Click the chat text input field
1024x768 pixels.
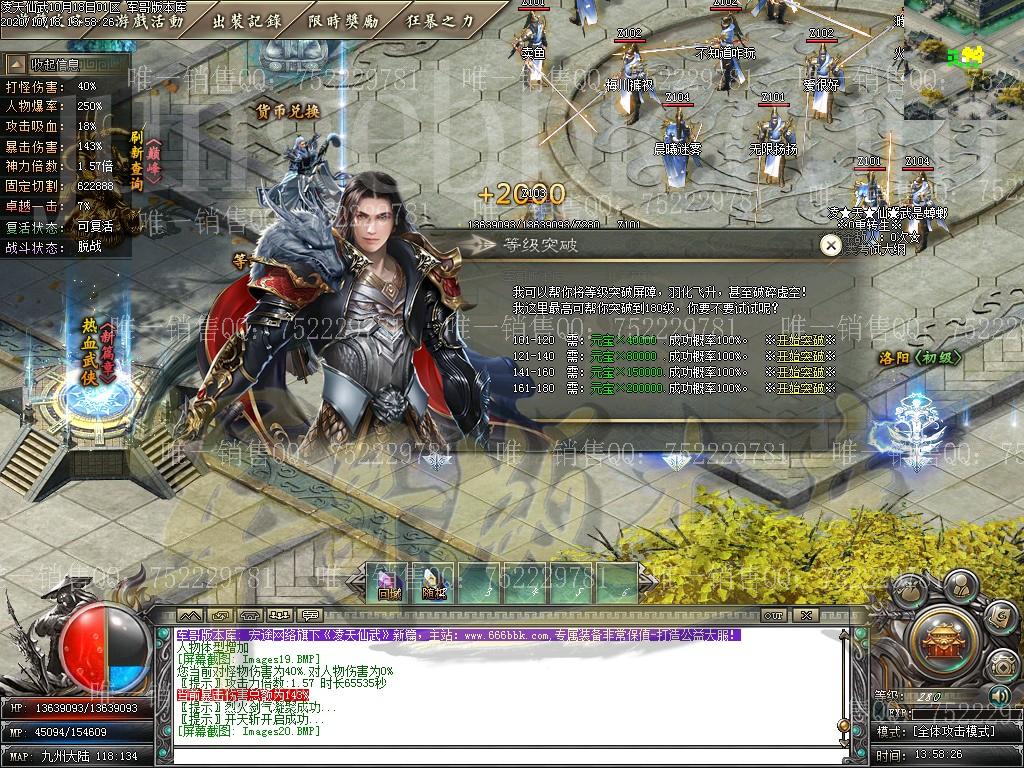[500, 756]
